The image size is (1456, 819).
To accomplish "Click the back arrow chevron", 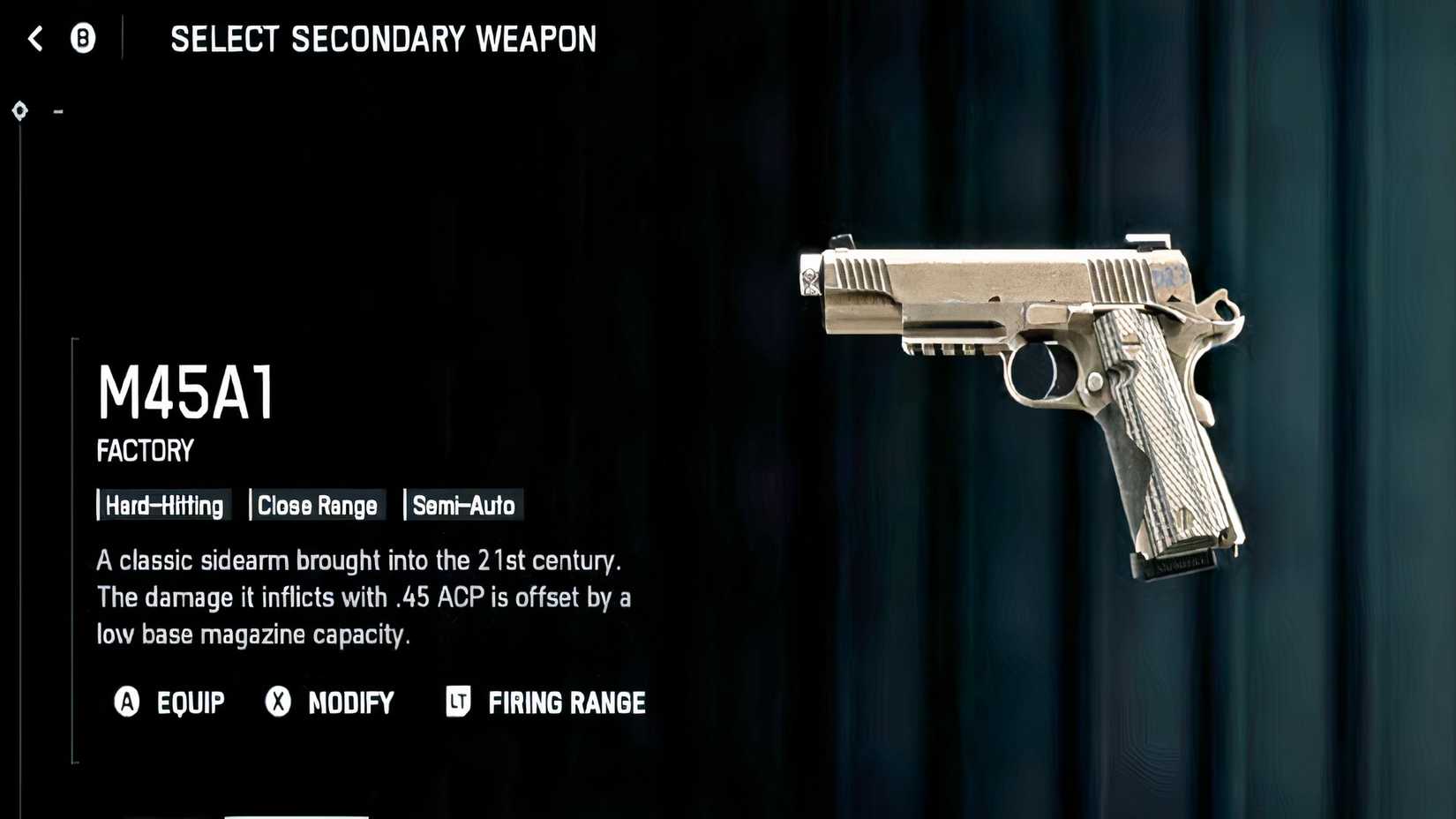I will (34, 39).
